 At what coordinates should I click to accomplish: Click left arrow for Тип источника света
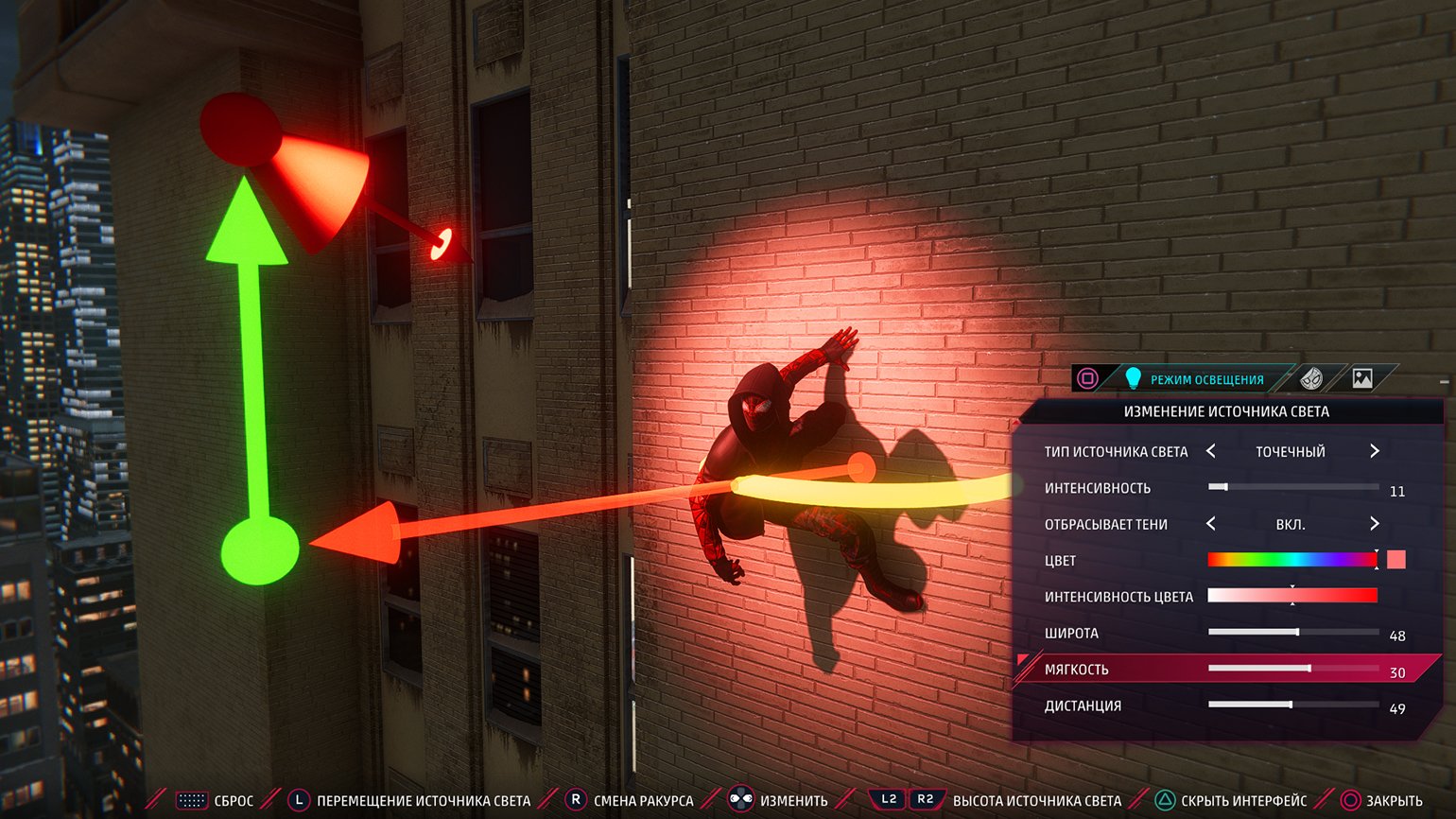click(1211, 451)
